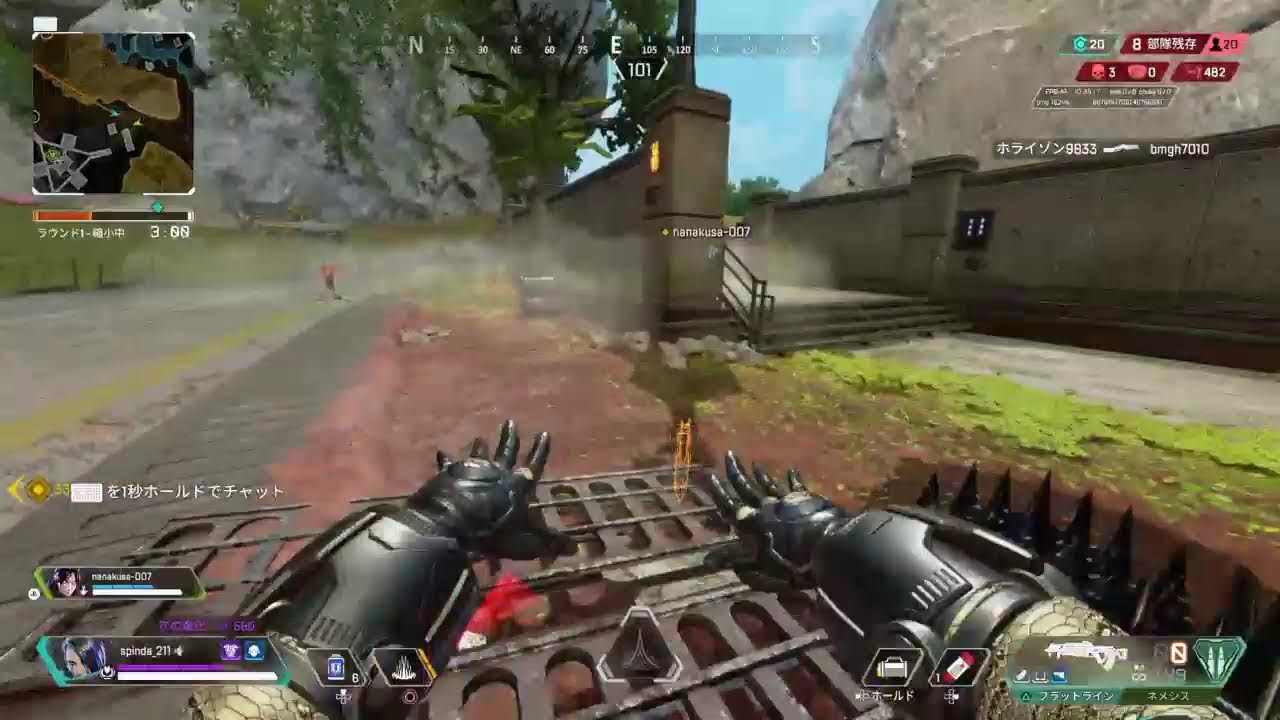Switch to the Nemesis weapon tab
This screenshot has height=720, width=1280.
point(1168,695)
